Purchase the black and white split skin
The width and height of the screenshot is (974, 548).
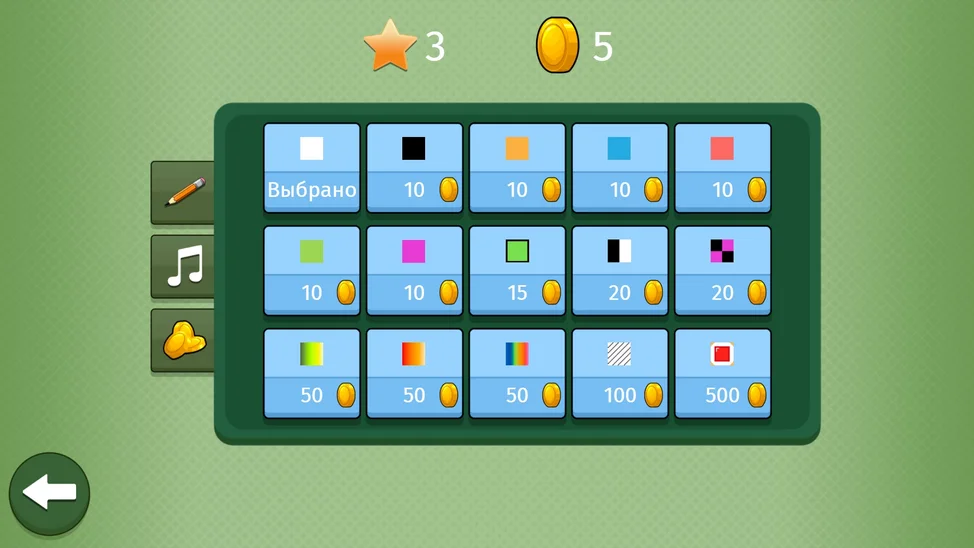620,271
